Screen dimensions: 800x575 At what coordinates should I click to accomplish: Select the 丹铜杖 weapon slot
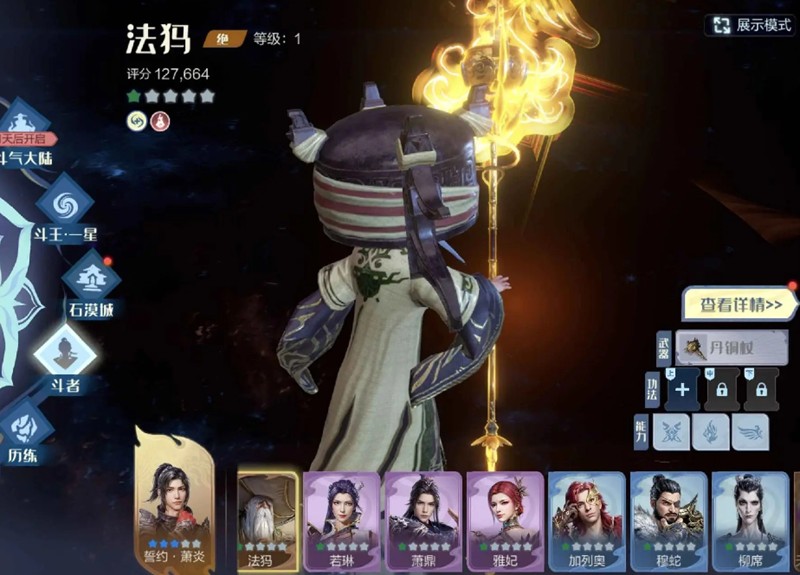pos(731,349)
